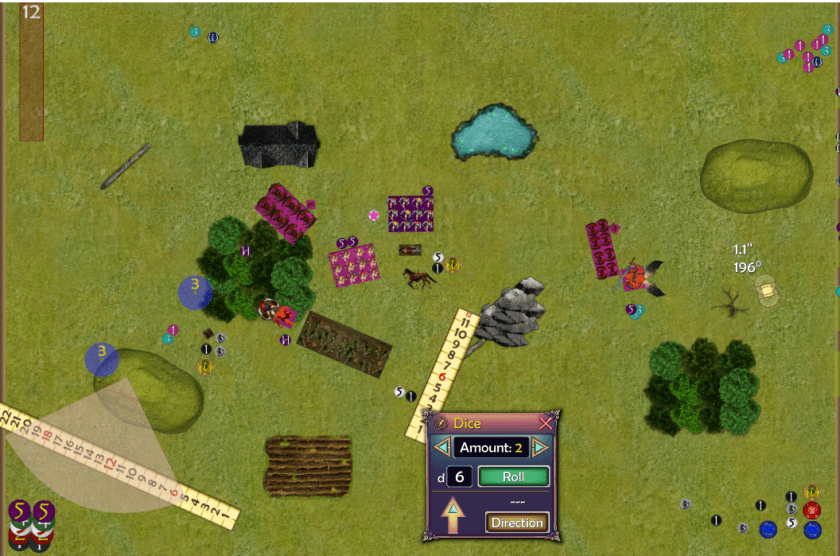Click the large direction arrow in the Dice panel

[x=453, y=517]
